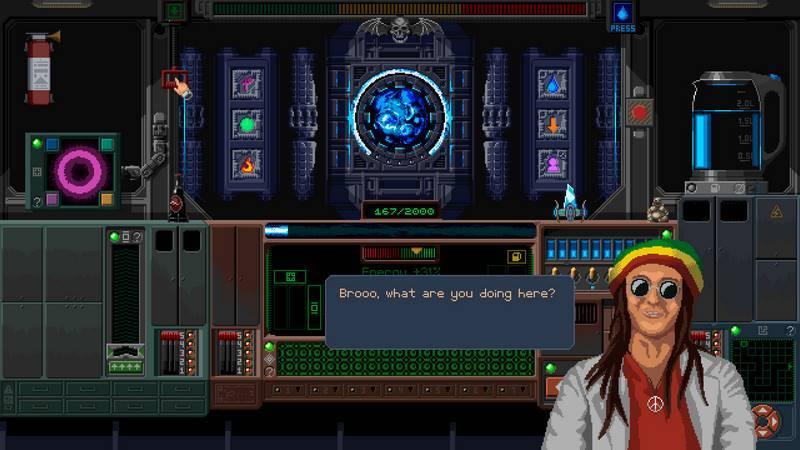
Task: Click the green plus-signs button under the gauge
Action: [125, 367]
